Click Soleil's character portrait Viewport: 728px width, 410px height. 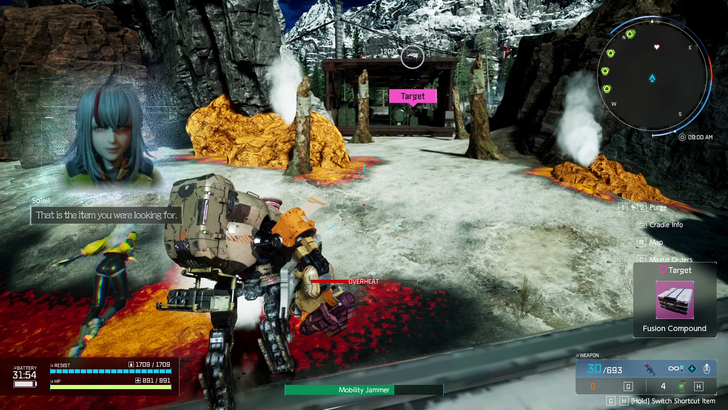[108, 140]
